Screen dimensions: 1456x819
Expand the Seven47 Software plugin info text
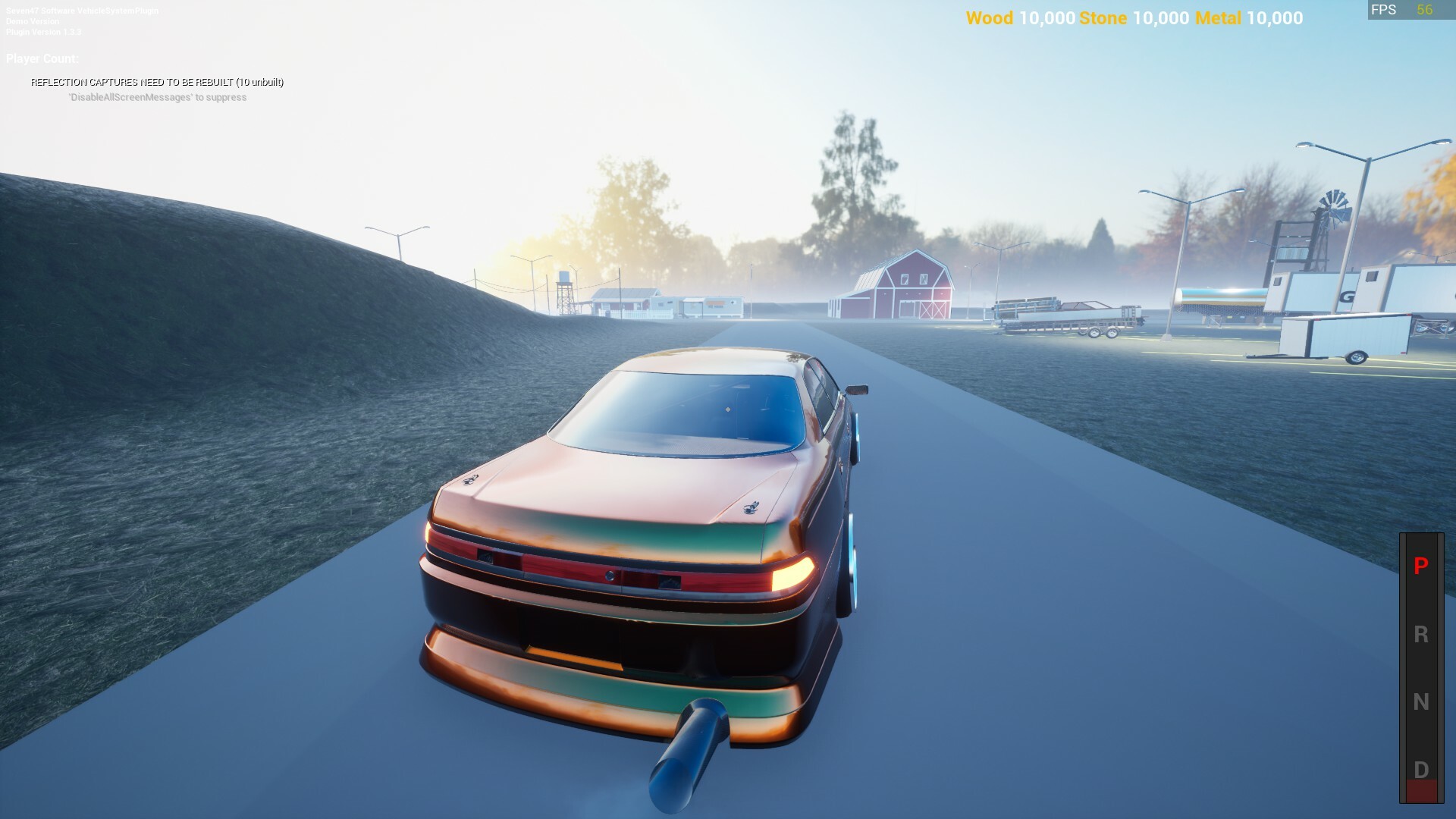[x=82, y=12]
